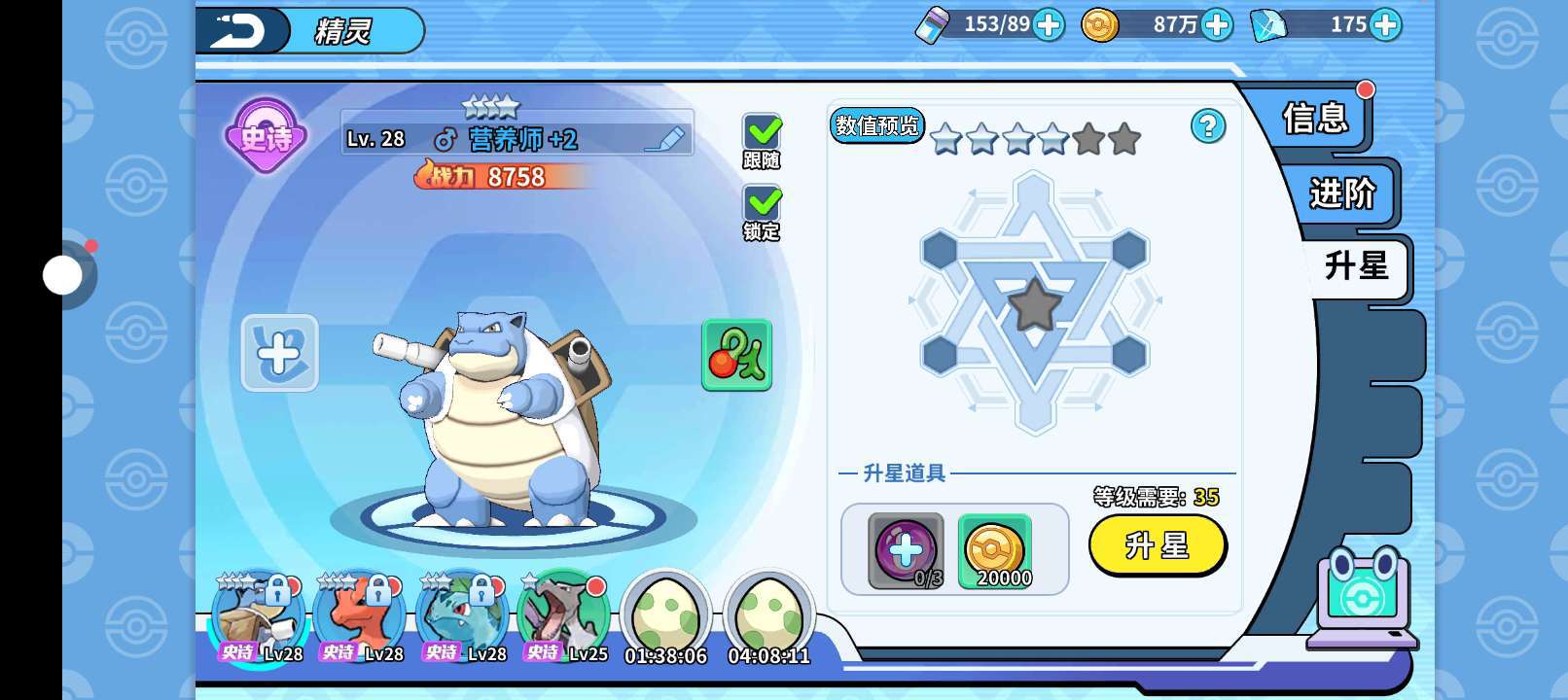The height and width of the screenshot is (700, 1568).
Task: Select the Charmeleon team portrait
Action: click(x=361, y=614)
